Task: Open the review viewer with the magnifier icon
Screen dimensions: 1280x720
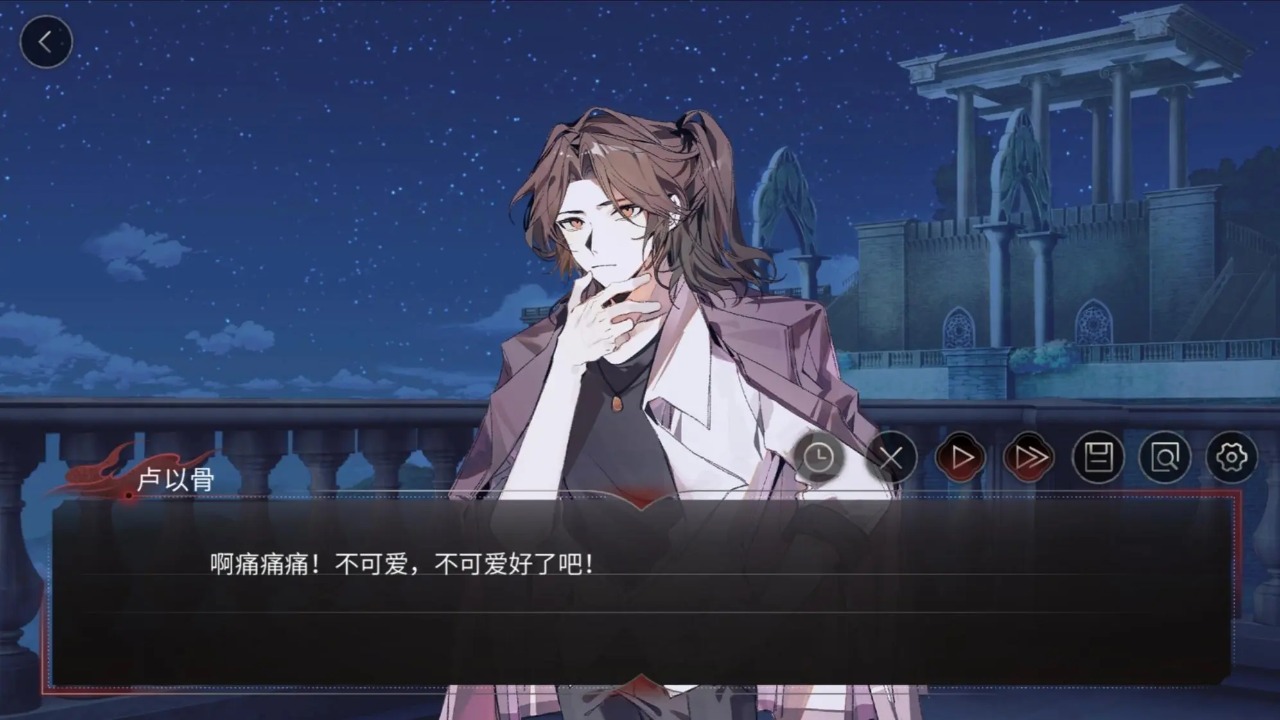Action: coord(1164,458)
